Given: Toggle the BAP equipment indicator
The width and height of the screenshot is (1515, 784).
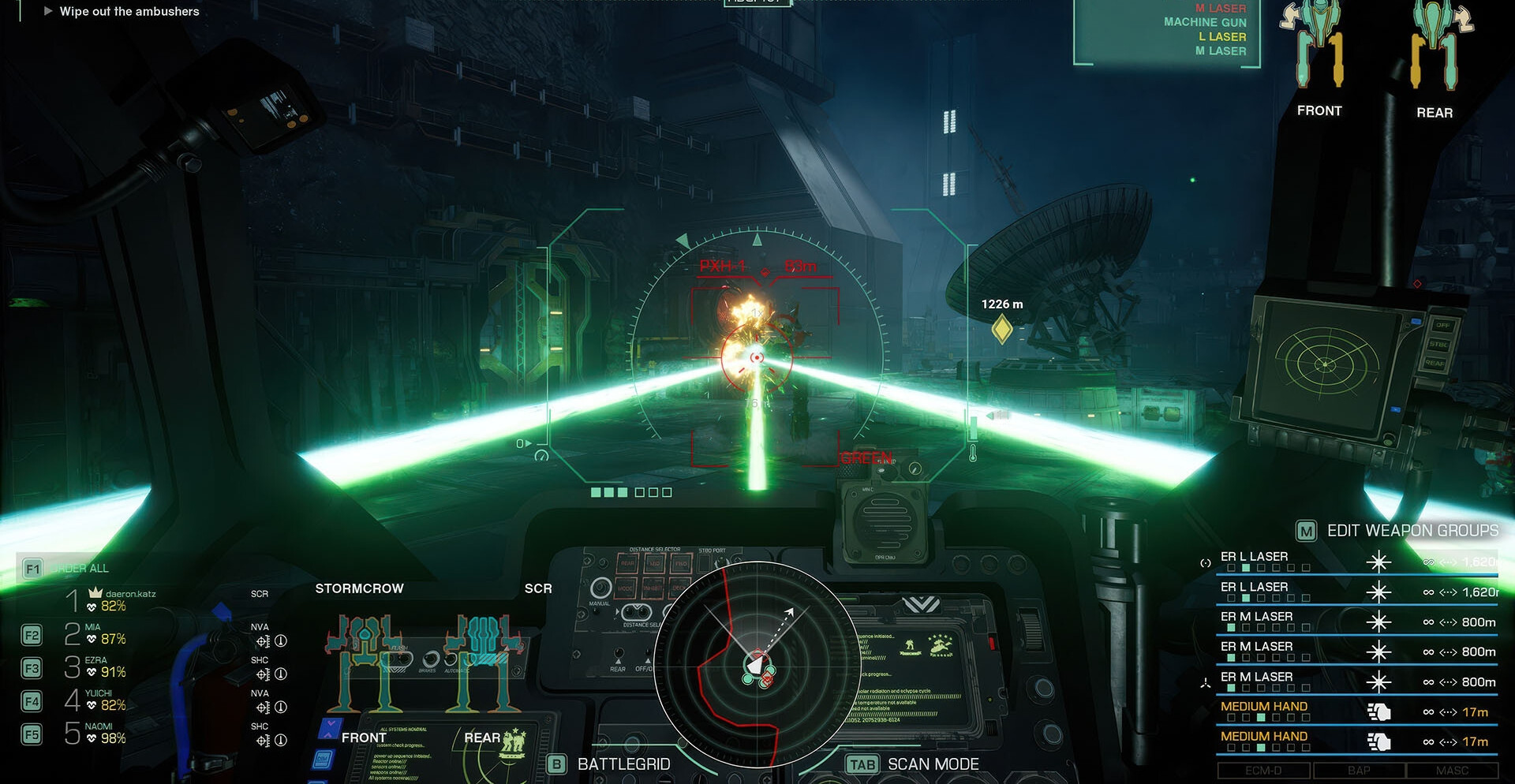Looking at the screenshot, I should coord(1358,770).
